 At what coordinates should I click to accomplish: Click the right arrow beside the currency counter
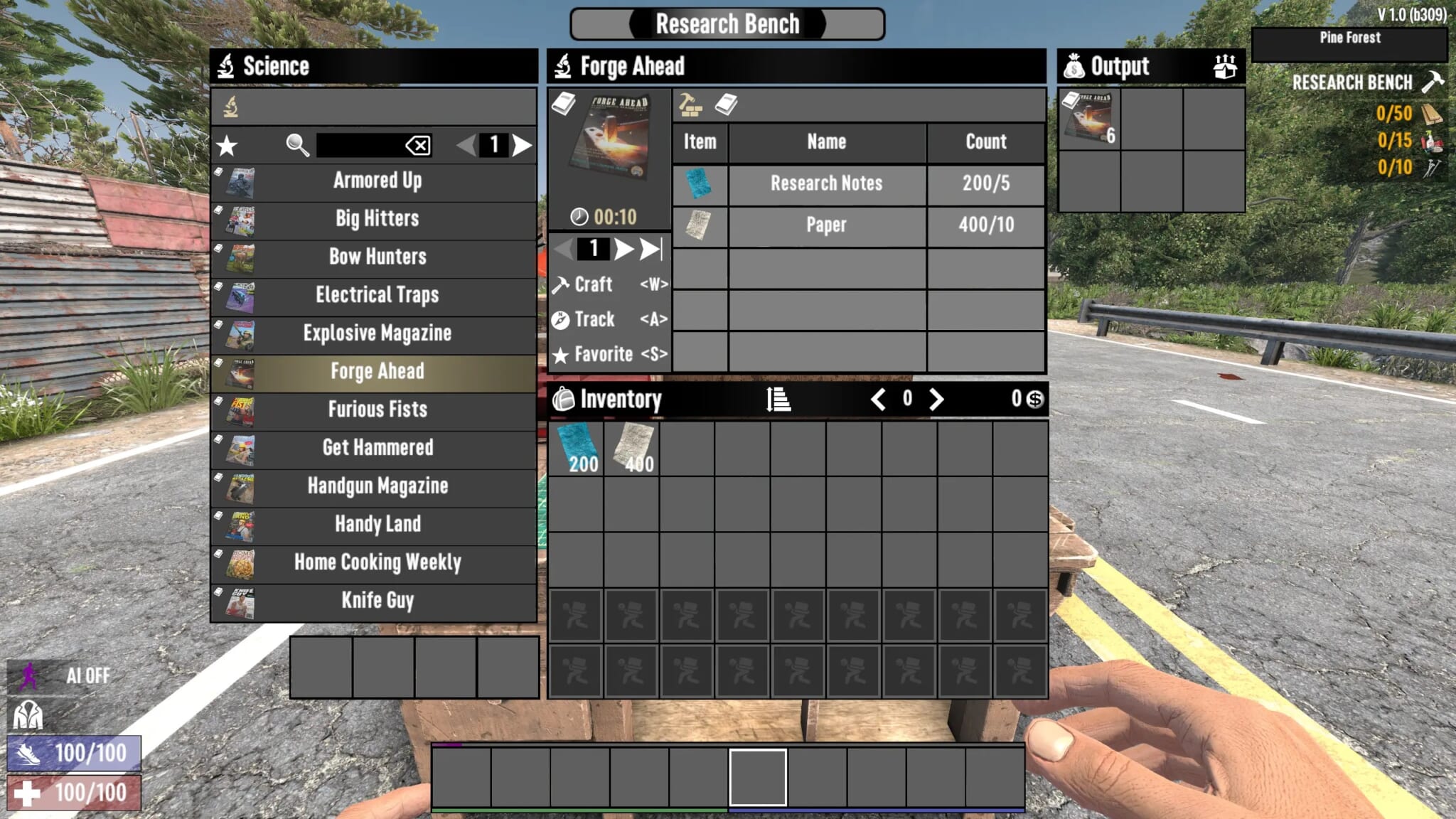tap(936, 400)
